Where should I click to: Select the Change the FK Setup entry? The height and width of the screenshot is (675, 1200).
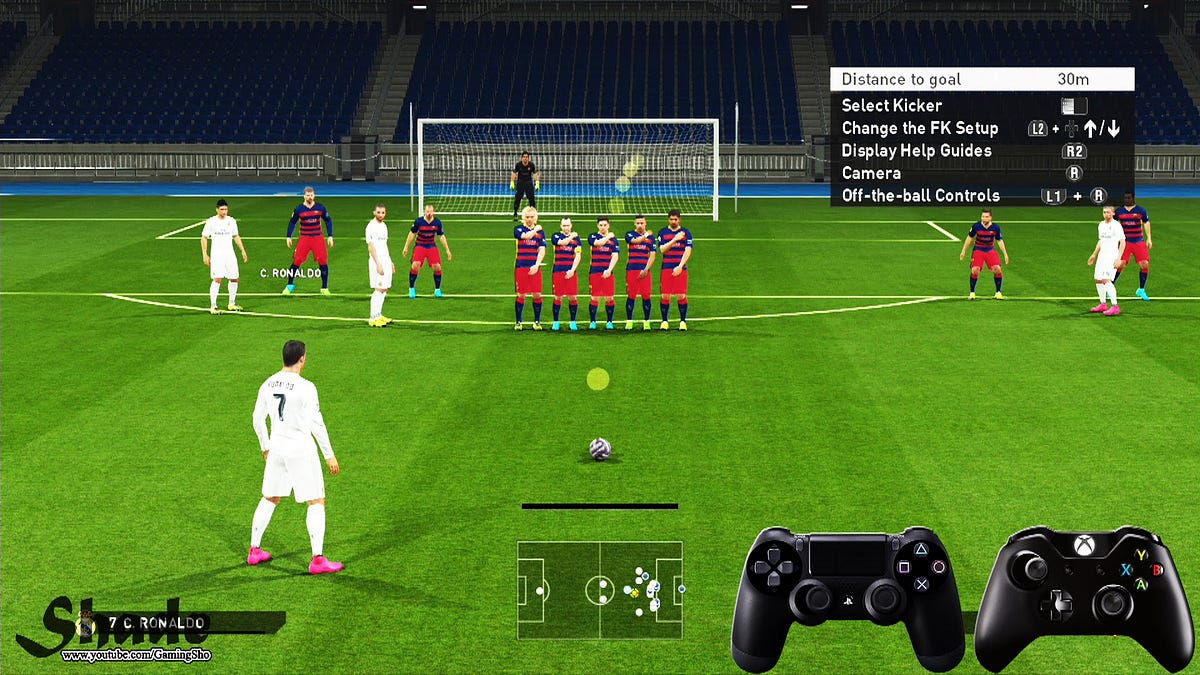click(919, 128)
